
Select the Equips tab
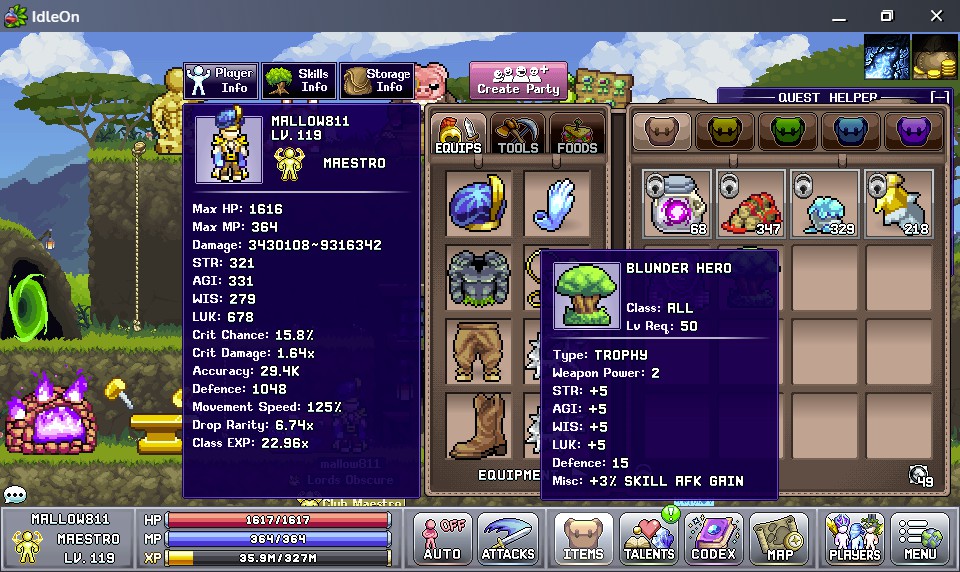458,134
